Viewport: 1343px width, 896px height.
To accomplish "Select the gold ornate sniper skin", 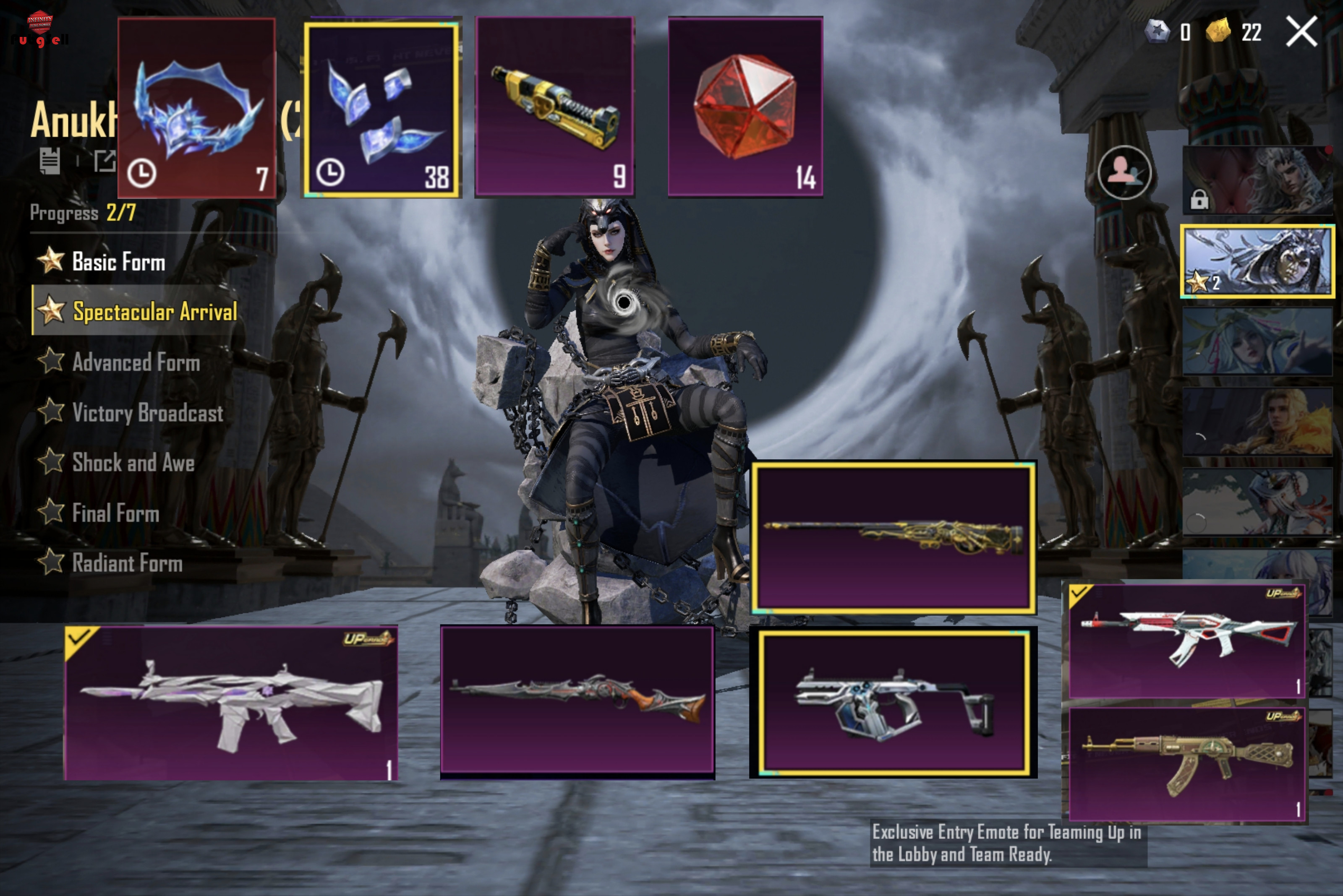I will coord(893,537).
